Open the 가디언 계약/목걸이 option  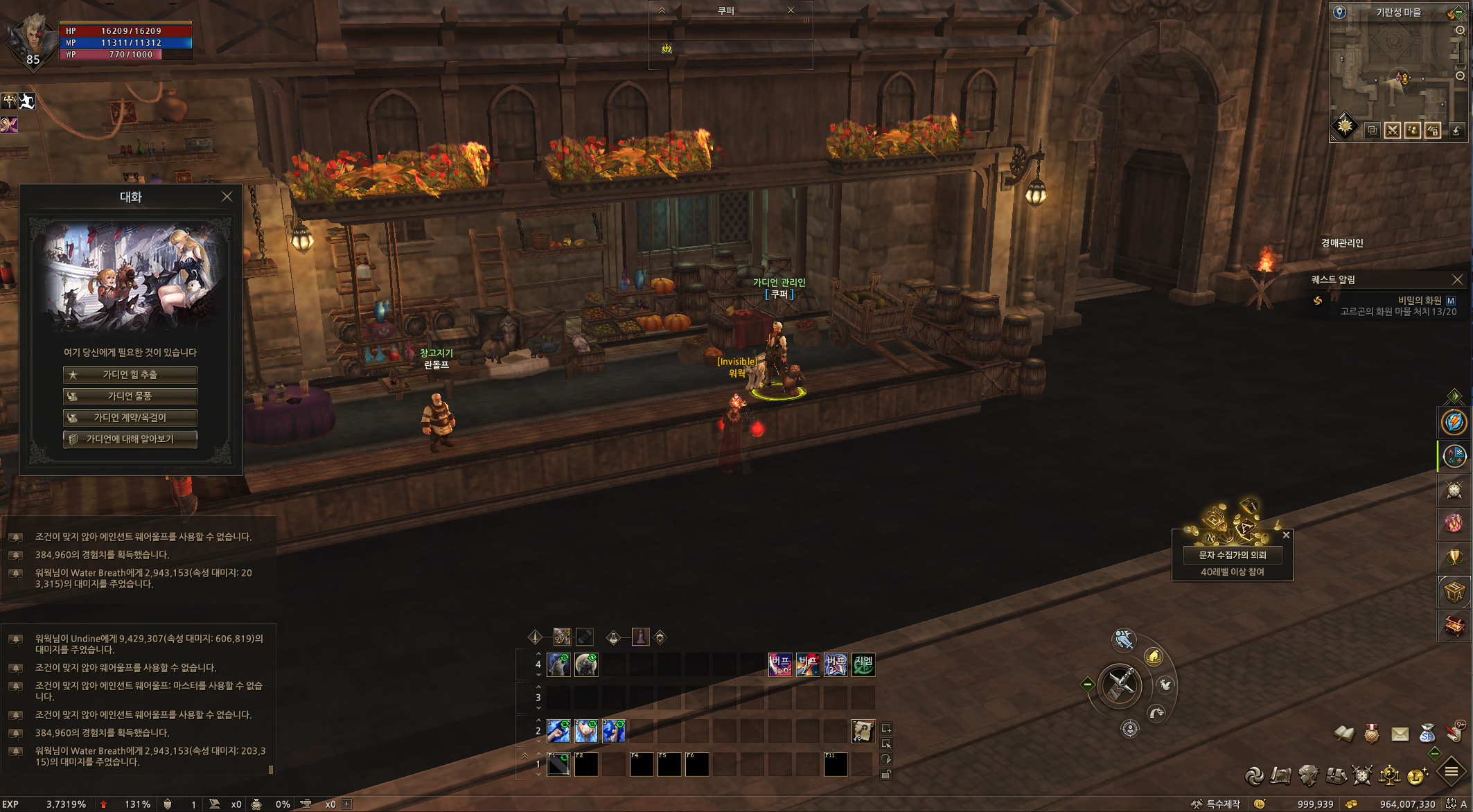130,418
